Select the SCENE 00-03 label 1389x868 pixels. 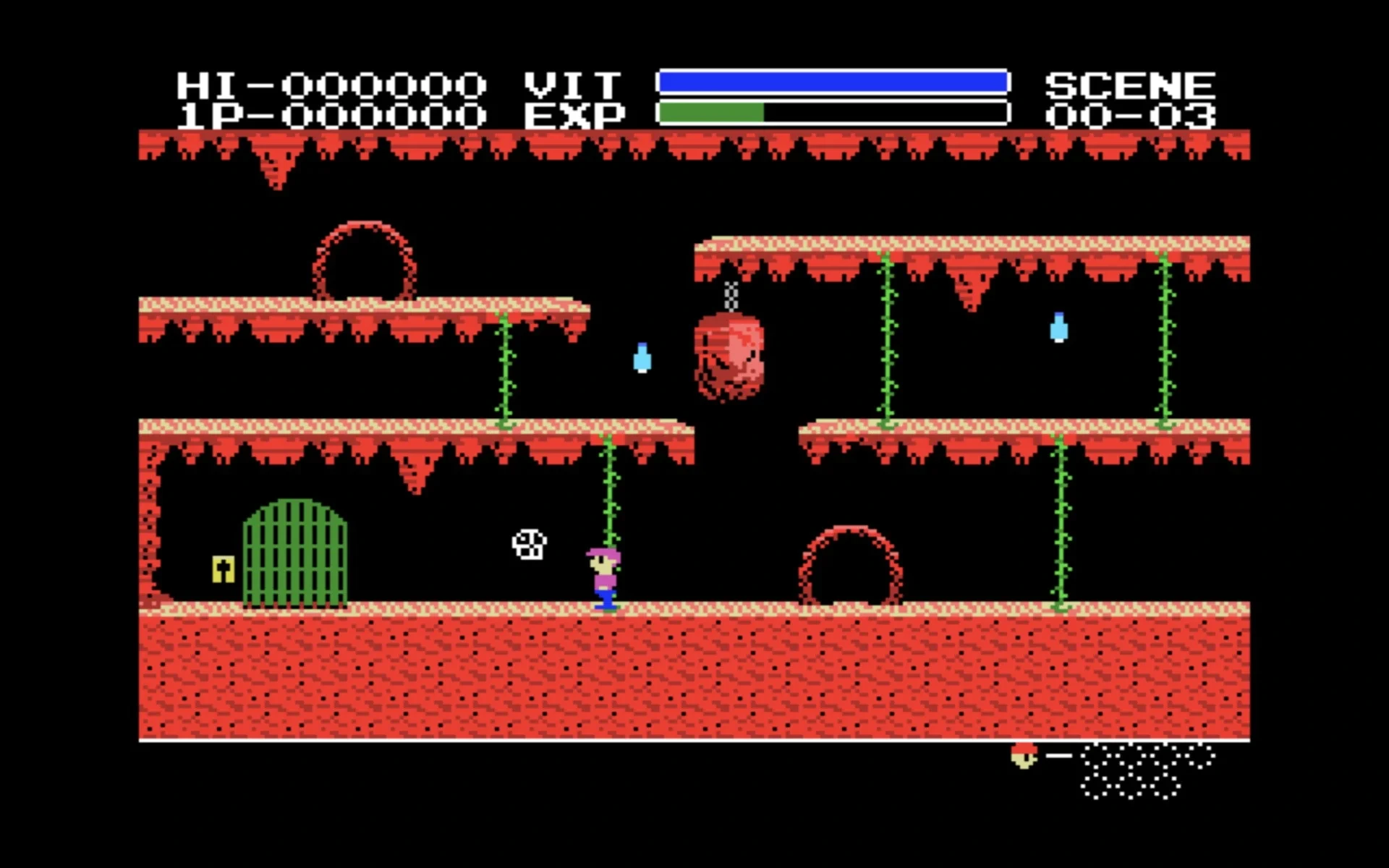(1132, 98)
